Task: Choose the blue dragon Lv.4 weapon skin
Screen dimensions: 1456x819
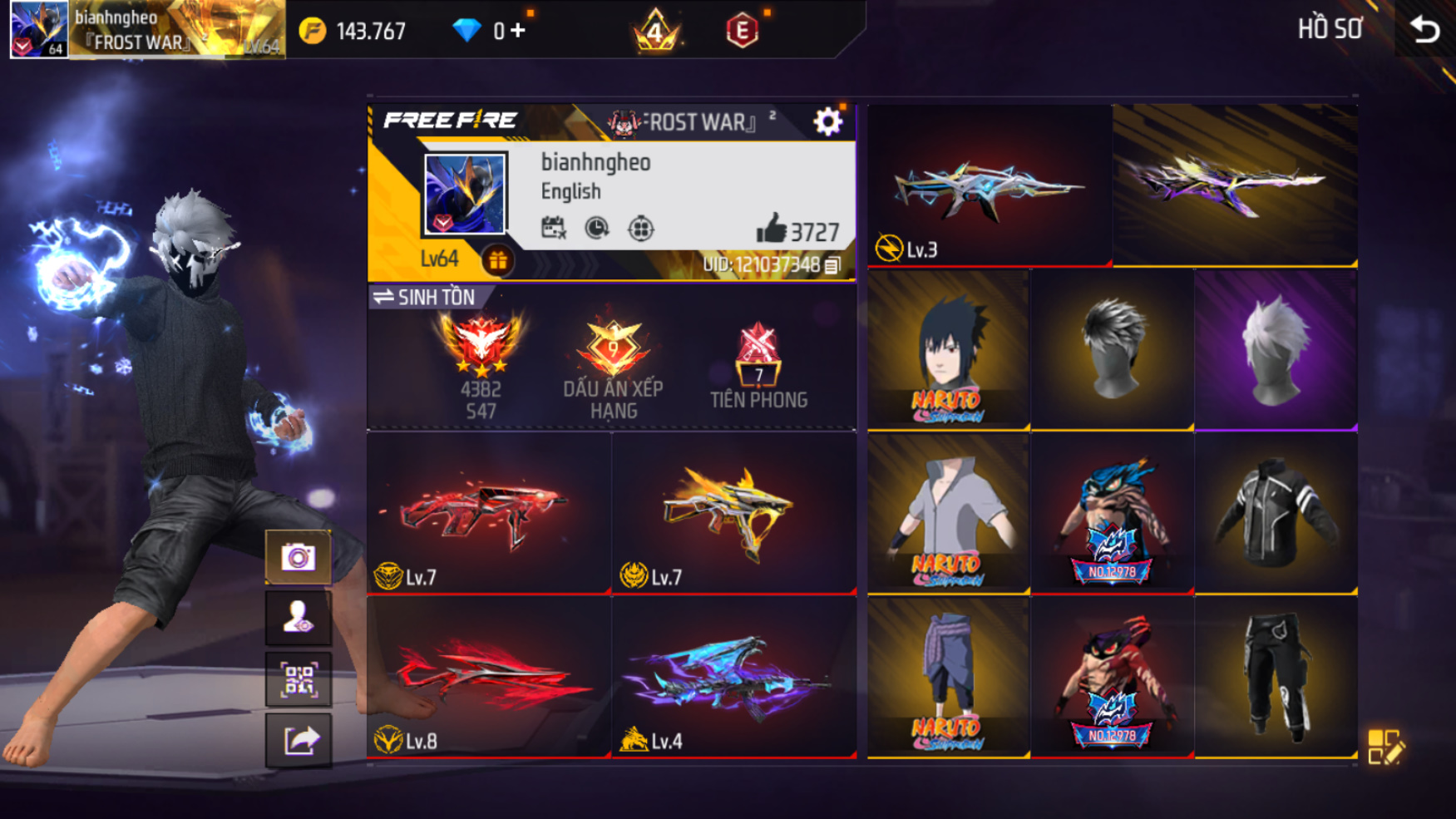Action: click(x=733, y=677)
